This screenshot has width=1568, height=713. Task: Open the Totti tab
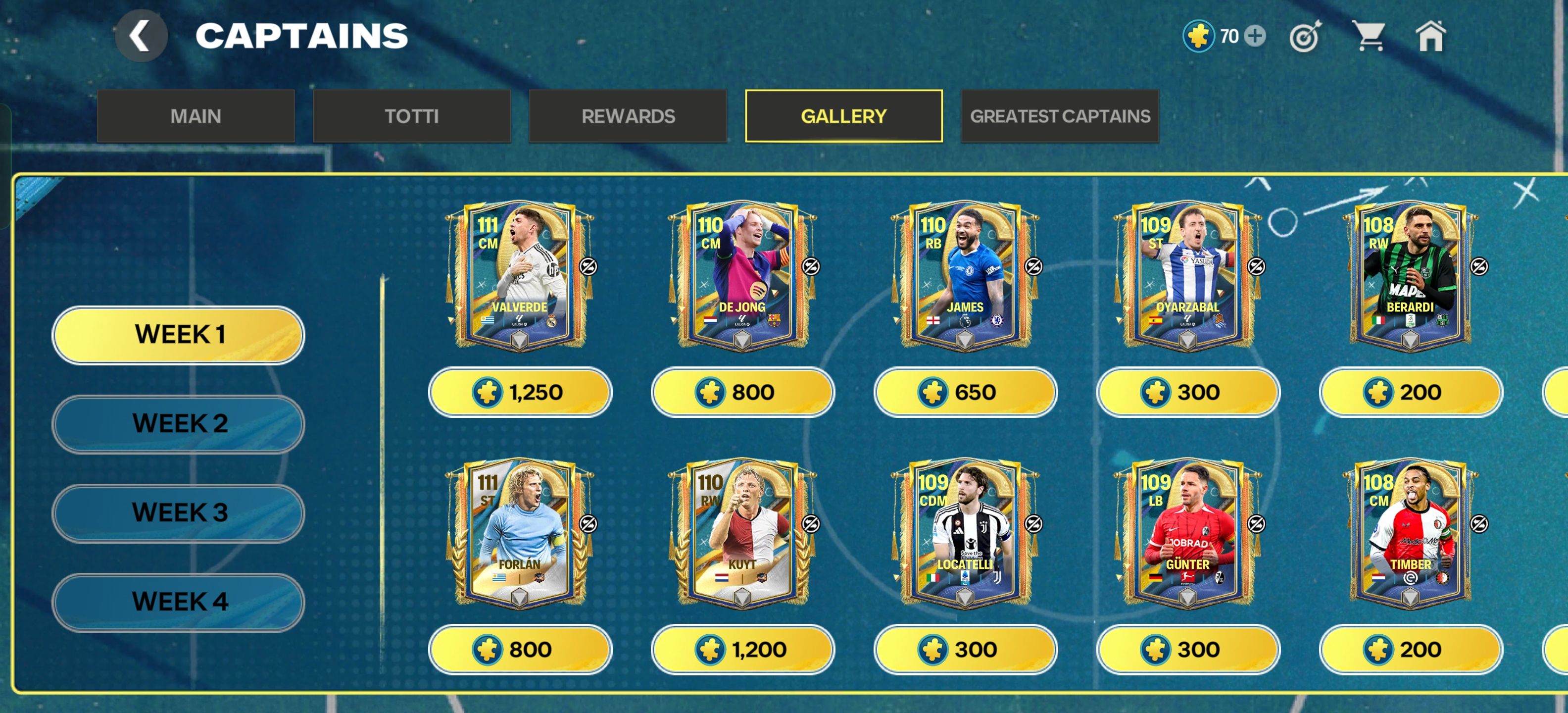pos(411,116)
